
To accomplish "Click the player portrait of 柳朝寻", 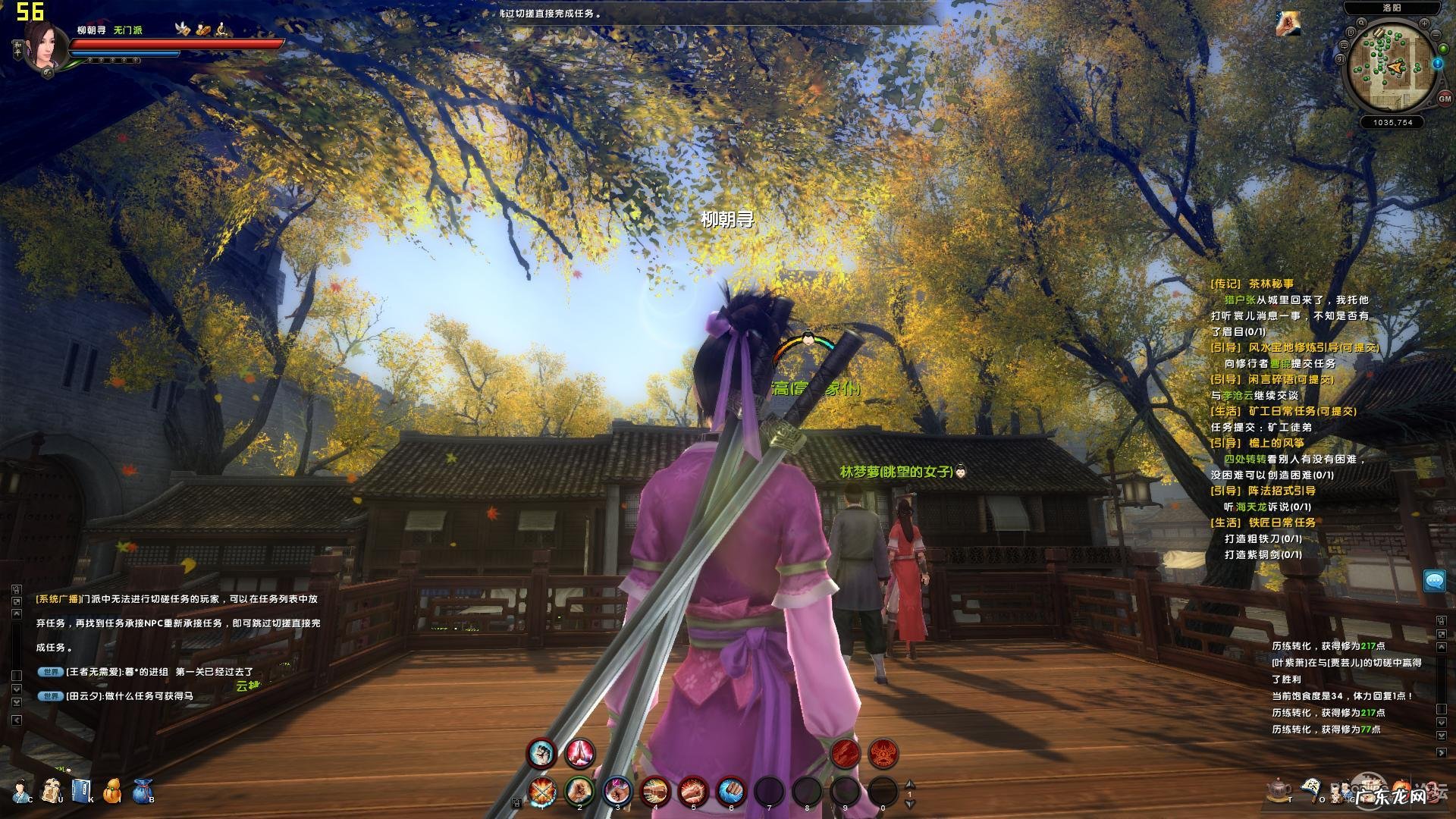I will [x=45, y=44].
